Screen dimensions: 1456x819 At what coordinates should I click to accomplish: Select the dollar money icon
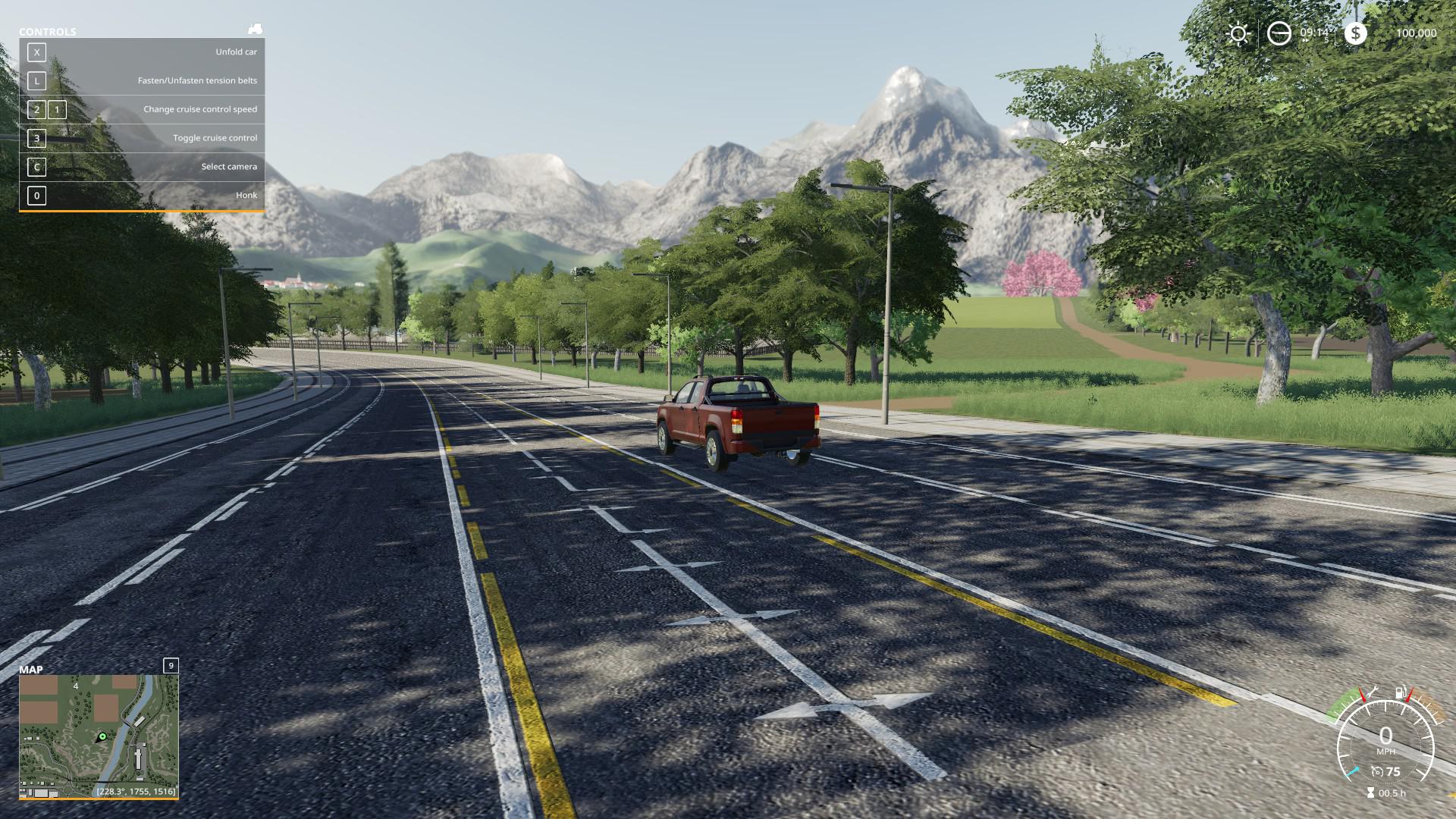pyautogui.click(x=1355, y=33)
